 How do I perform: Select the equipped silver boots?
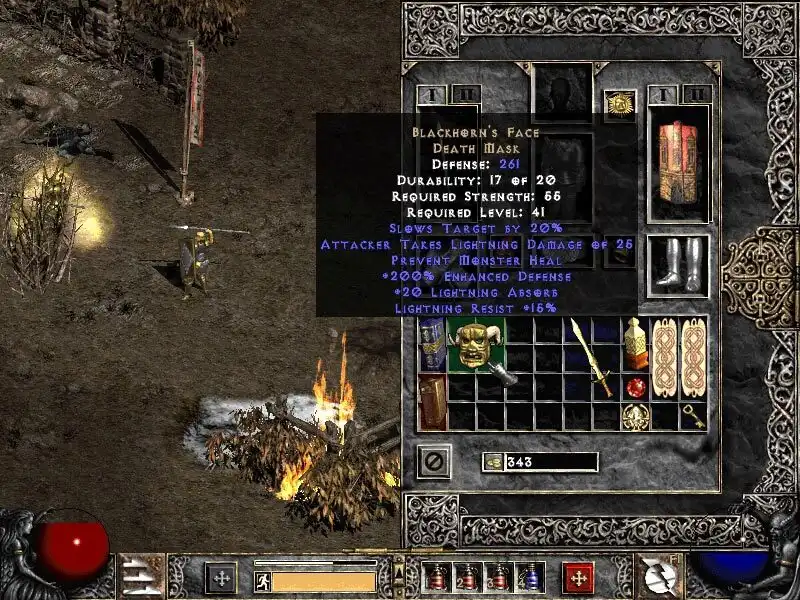click(679, 265)
